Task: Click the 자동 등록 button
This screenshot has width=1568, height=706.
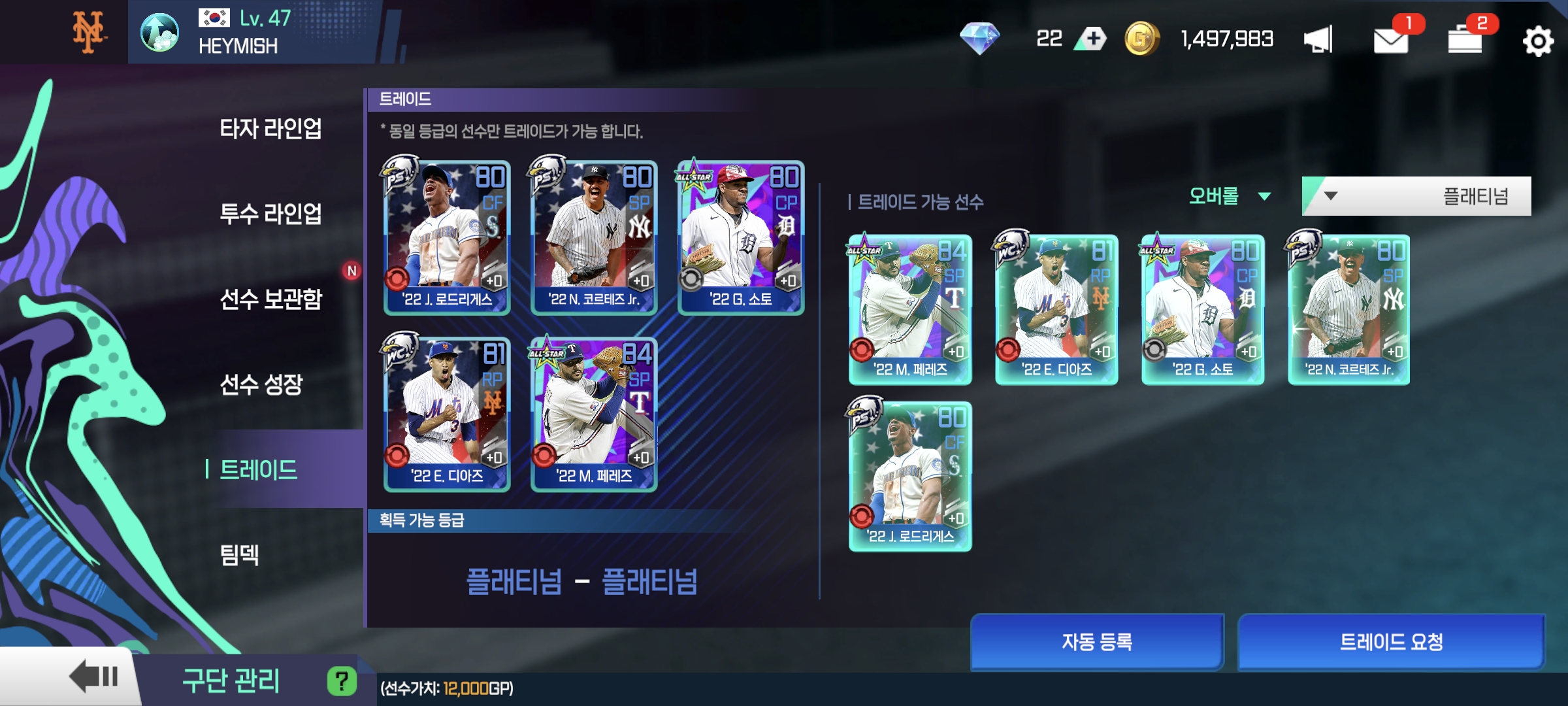Action: pos(1096,642)
